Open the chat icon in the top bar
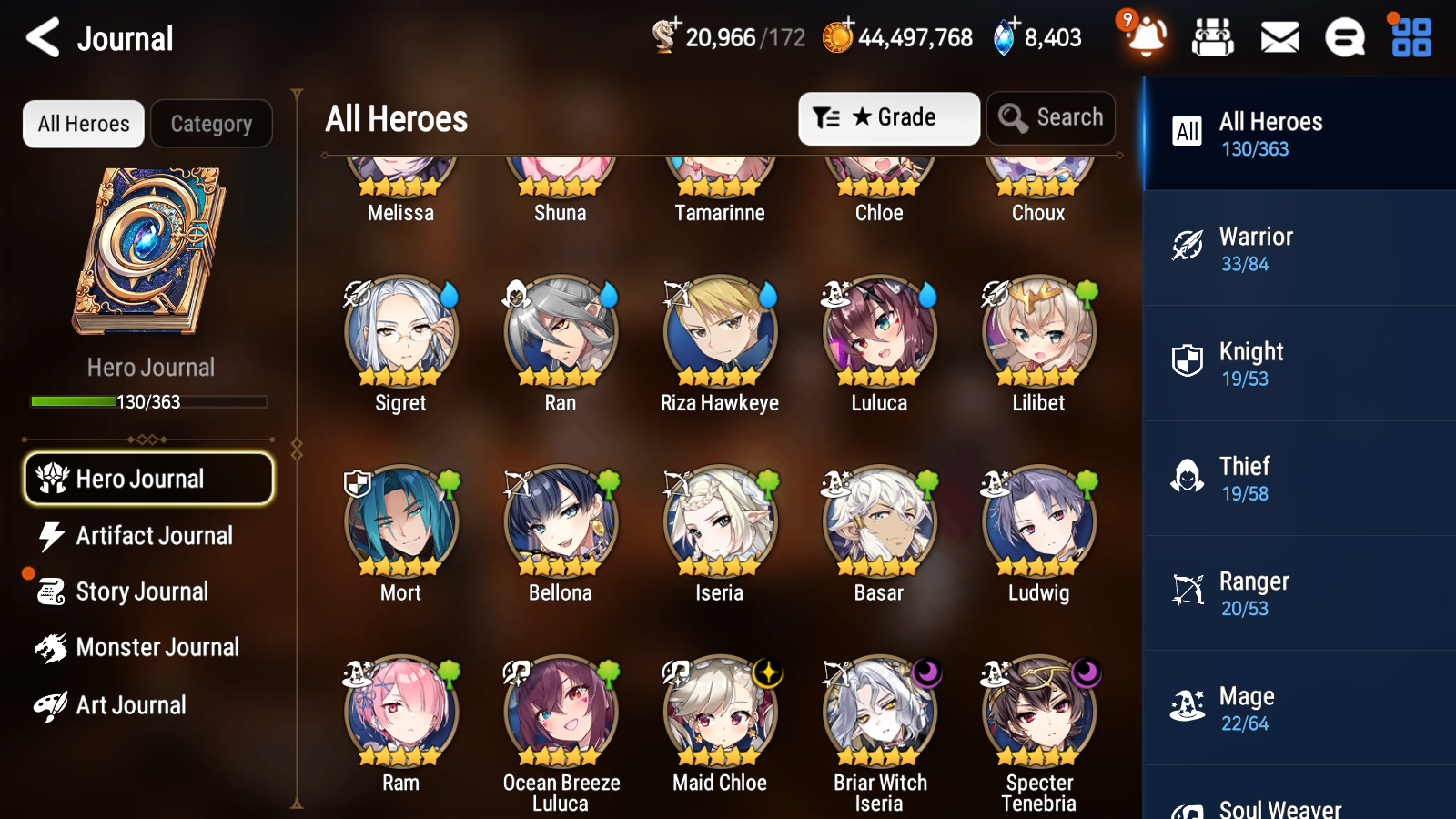The width and height of the screenshot is (1456, 819). coord(1344,37)
